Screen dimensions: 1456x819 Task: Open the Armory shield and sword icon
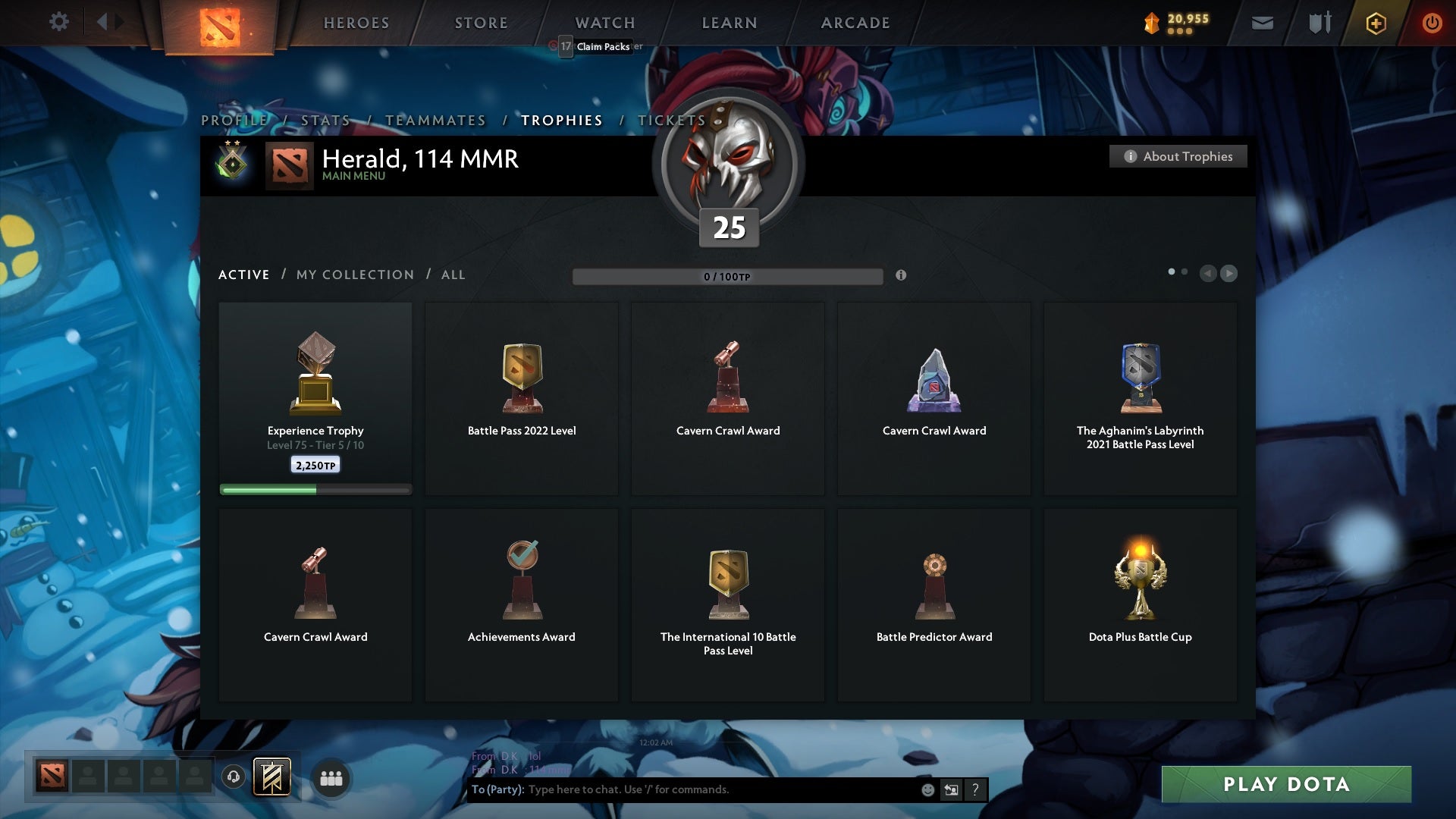tap(1319, 23)
